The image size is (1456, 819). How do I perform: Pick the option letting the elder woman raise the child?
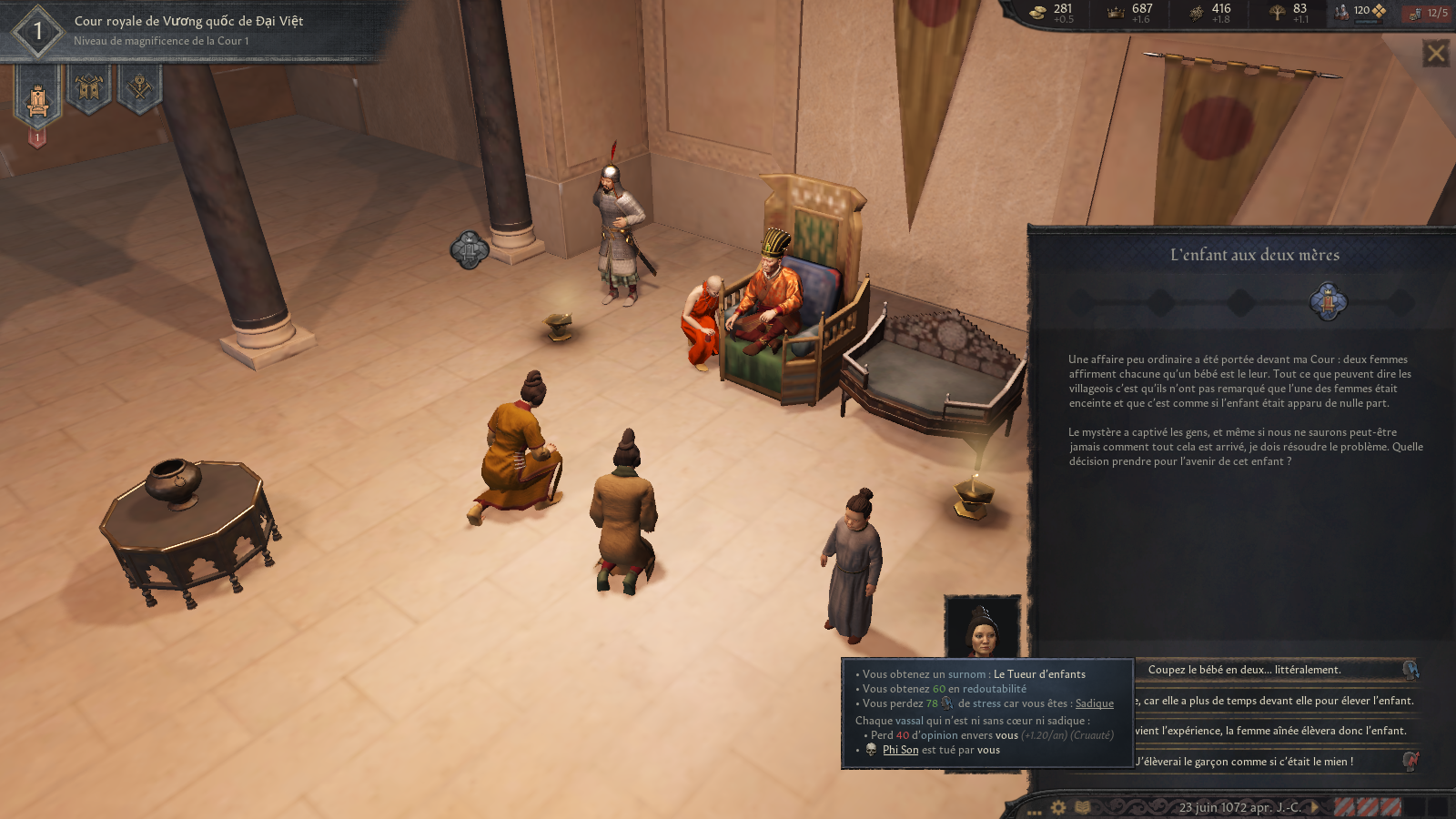pos(1274,731)
